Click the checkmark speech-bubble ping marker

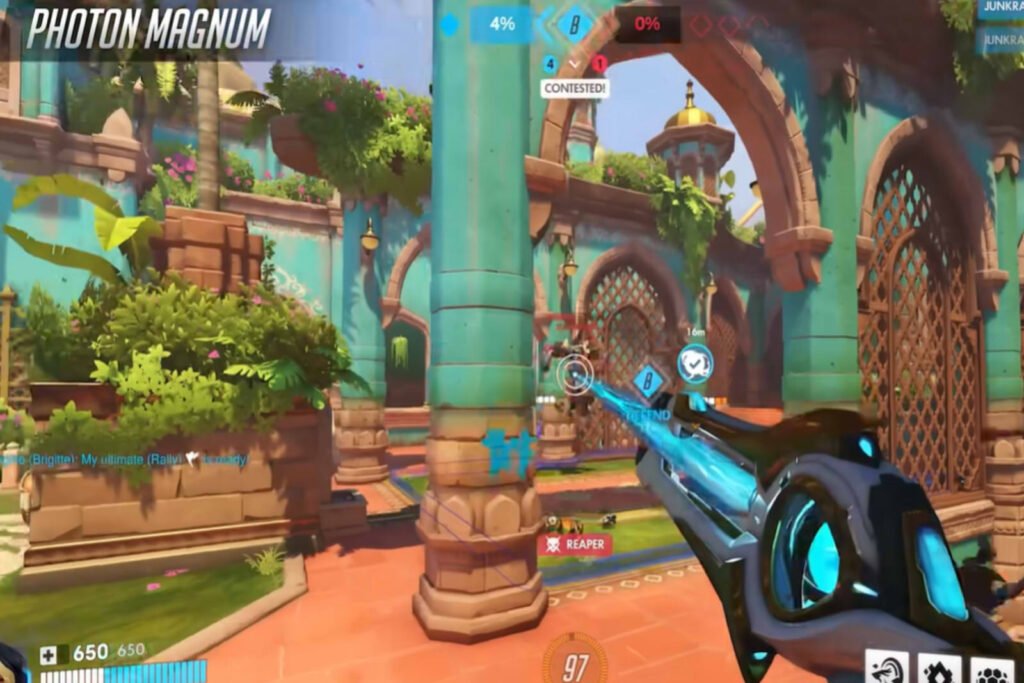pyautogui.click(x=694, y=364)
